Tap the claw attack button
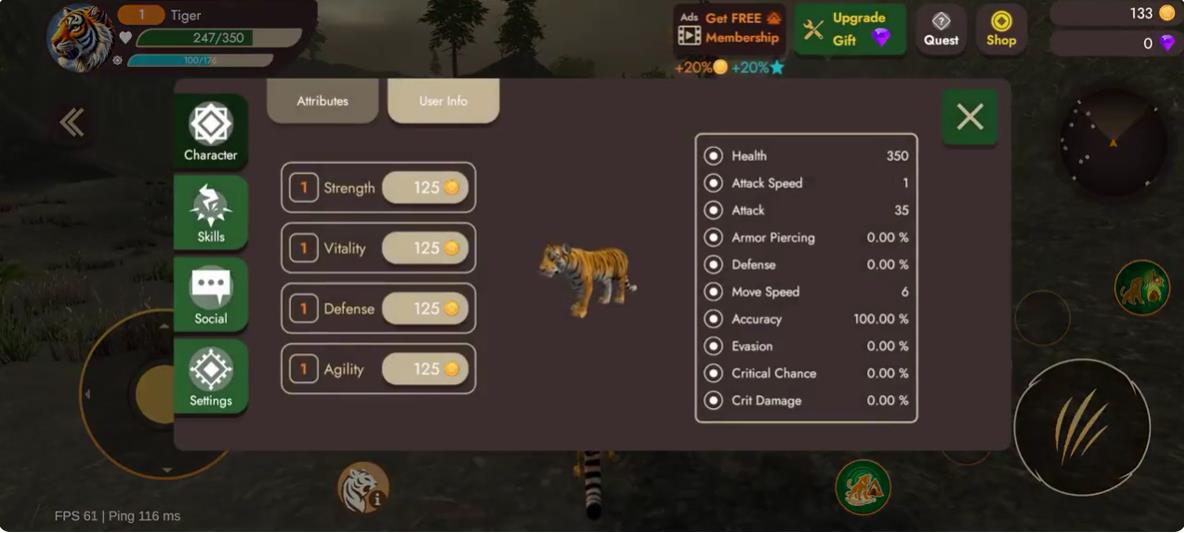Viewport: 1184px width, 533px height. [x=1081, y=428]
